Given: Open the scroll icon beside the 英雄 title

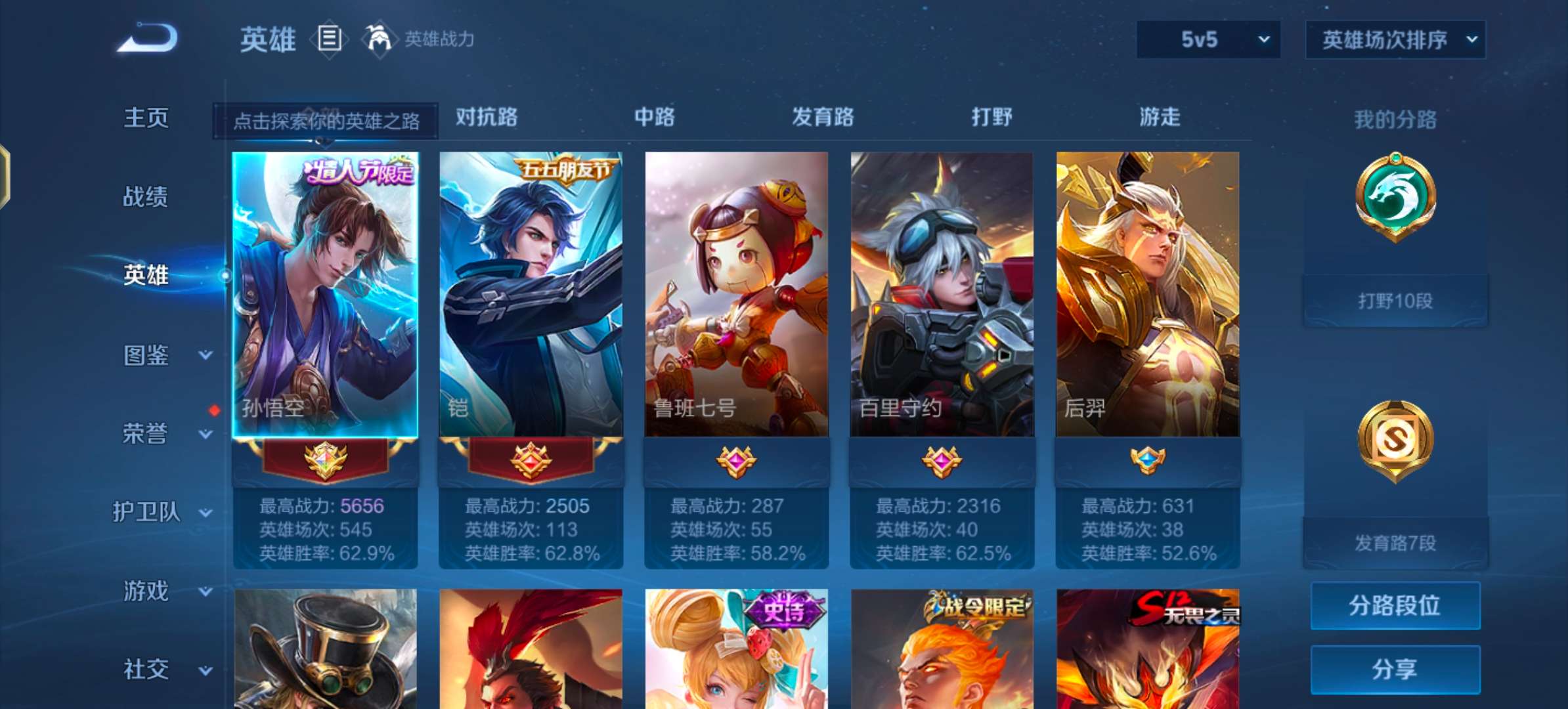Looking at the screenshot, I should click(x=330, y=39).
